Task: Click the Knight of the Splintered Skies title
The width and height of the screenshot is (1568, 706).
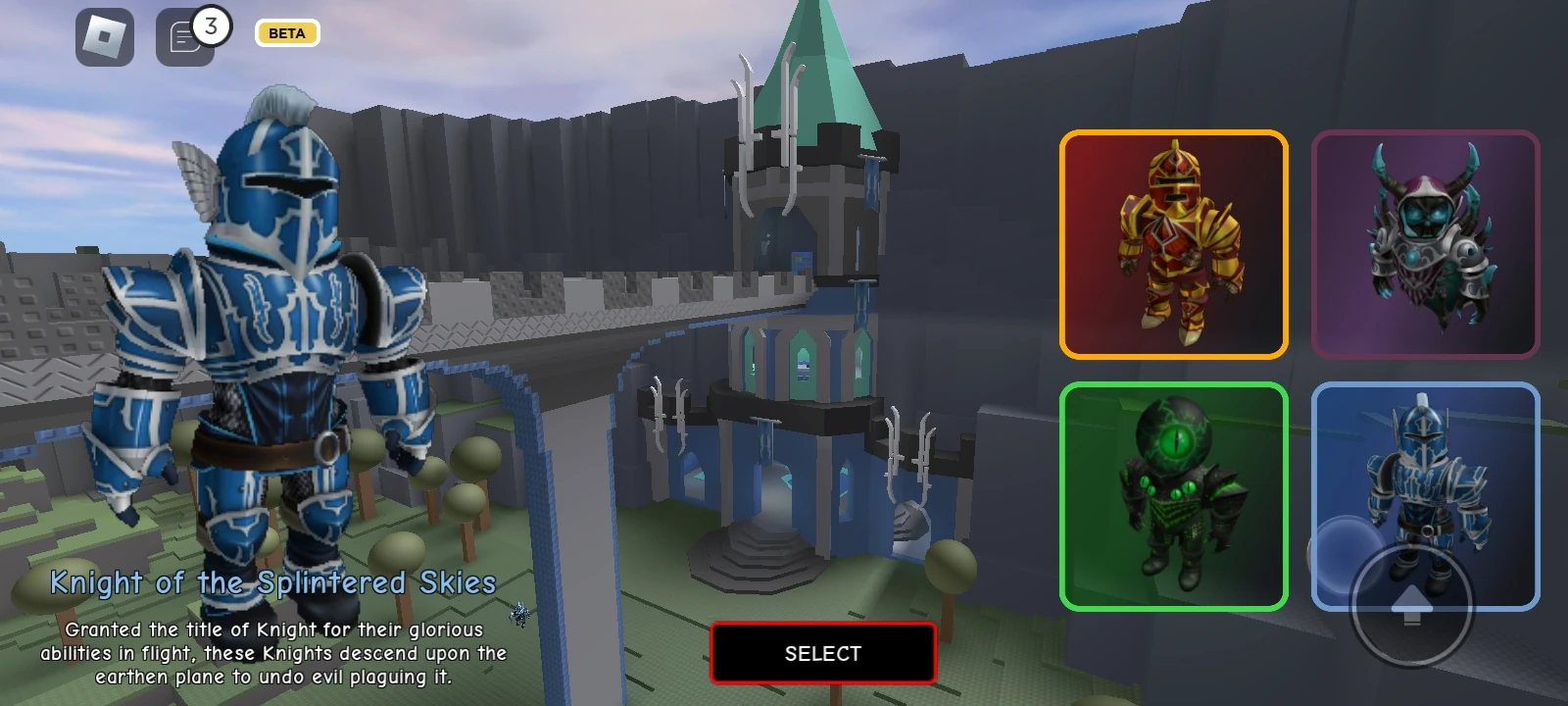Action: tap(275, 582)
